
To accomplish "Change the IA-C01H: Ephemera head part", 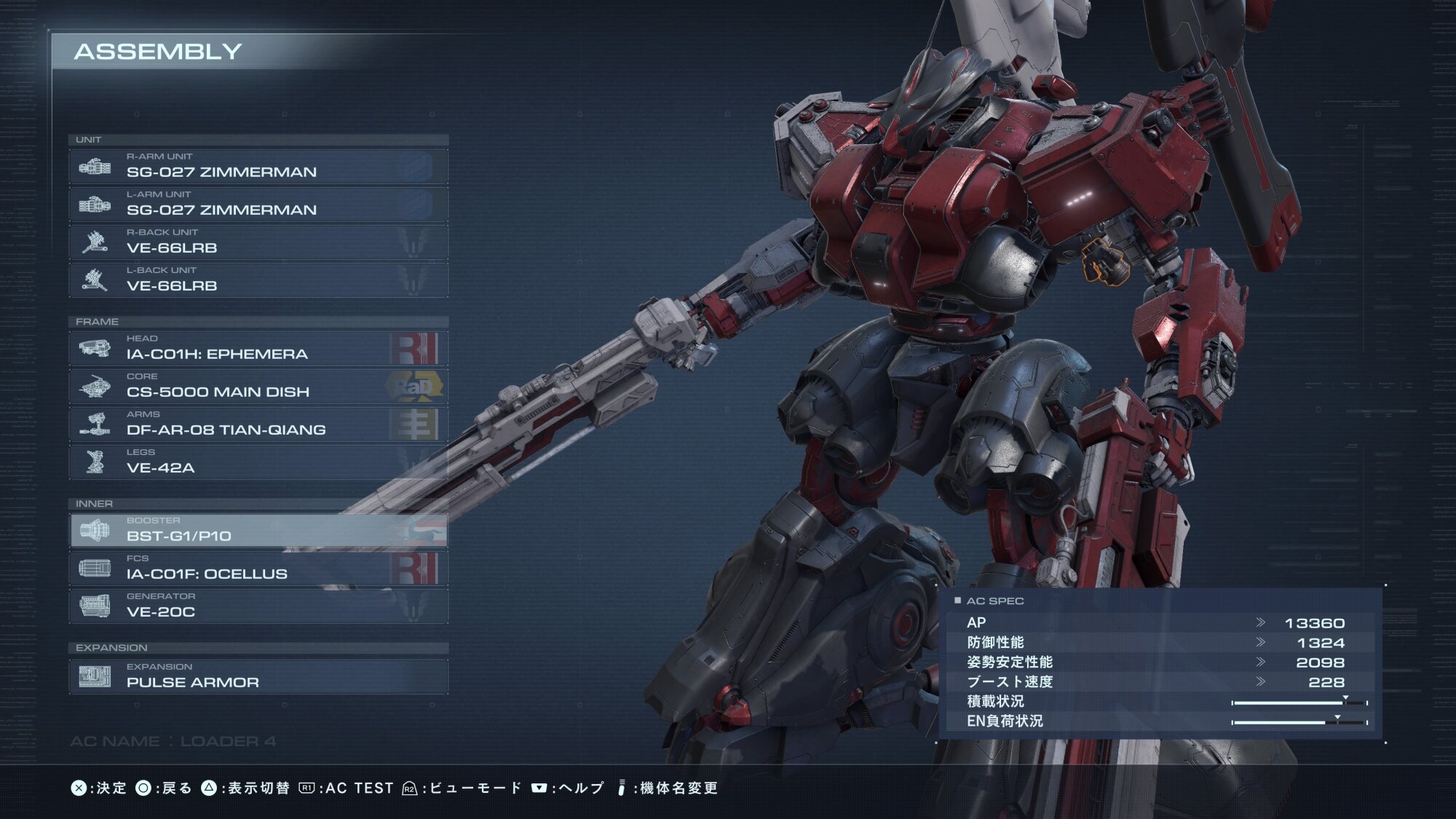I will (258, 349).
